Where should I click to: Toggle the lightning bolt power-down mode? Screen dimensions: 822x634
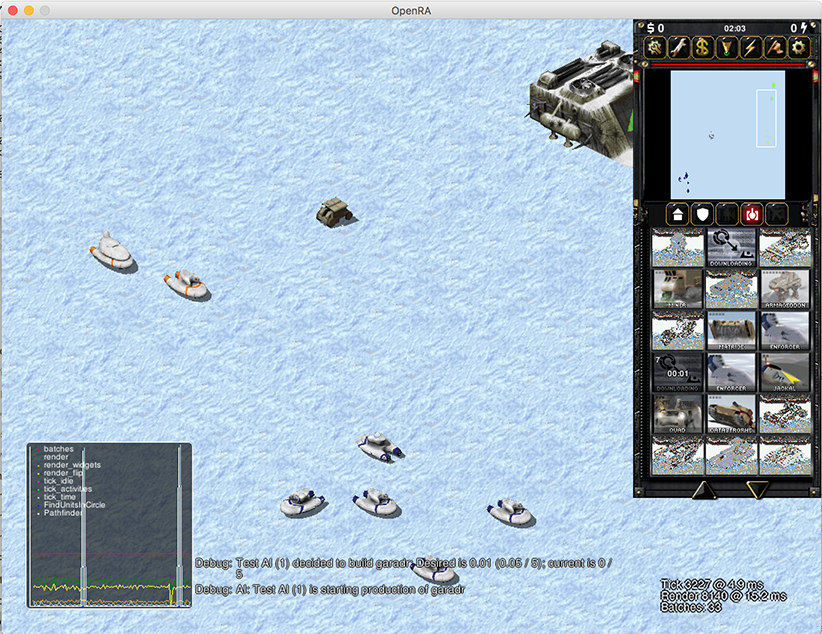[x=750, y=47]
